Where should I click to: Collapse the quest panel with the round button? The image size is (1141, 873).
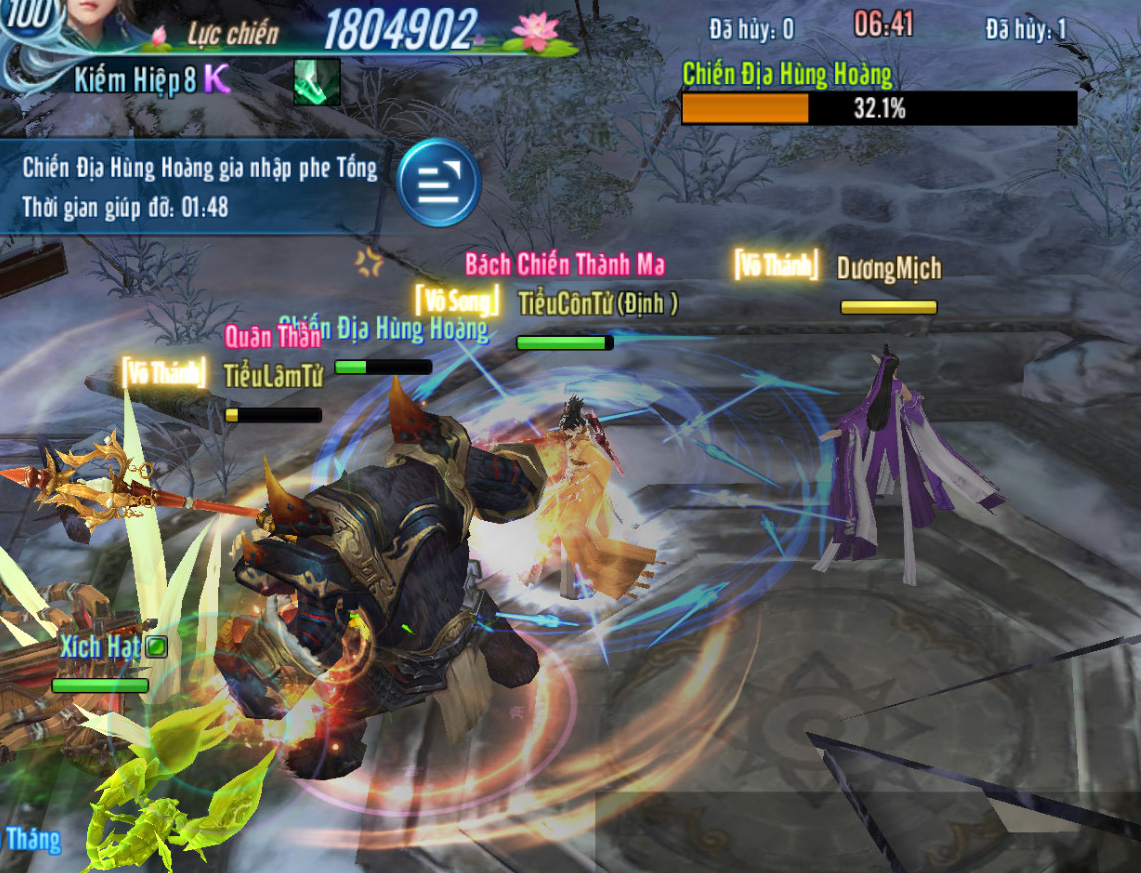pyautogui.click(x=438, y=183)
